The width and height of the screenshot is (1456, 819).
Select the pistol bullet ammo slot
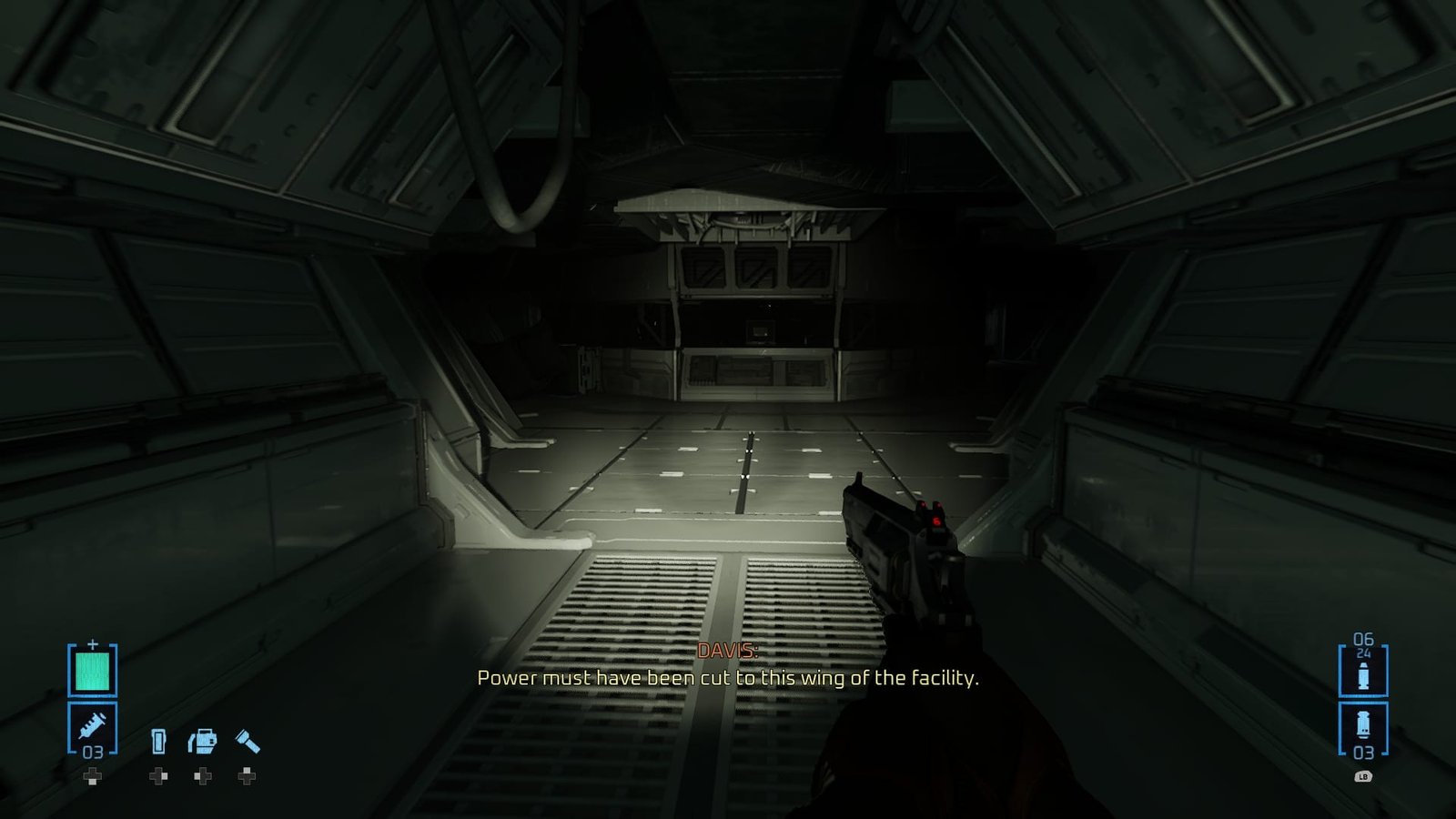coord(1362,675)
